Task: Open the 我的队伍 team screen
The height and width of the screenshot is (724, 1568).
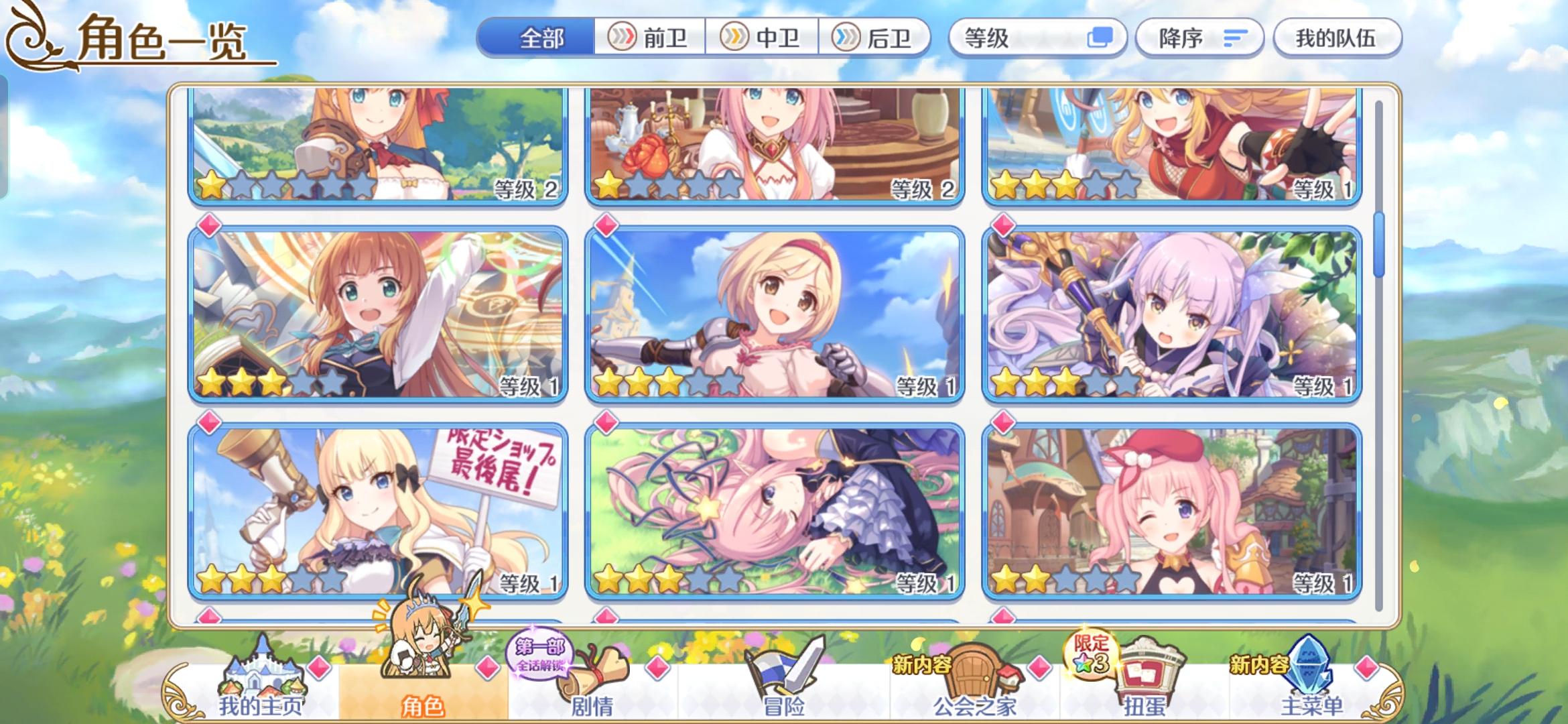Action: [x=1337, y=38]
